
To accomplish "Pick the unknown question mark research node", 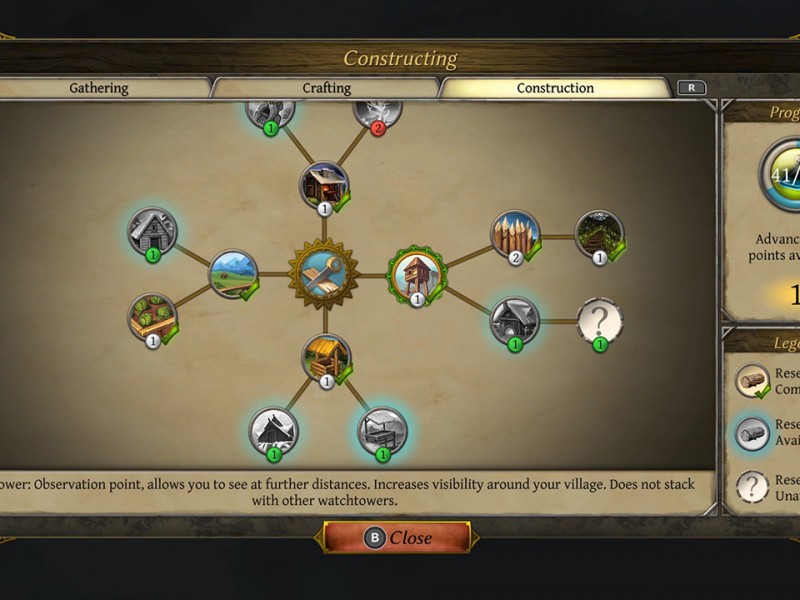I will pyautogui.click(x=600, y=321).
